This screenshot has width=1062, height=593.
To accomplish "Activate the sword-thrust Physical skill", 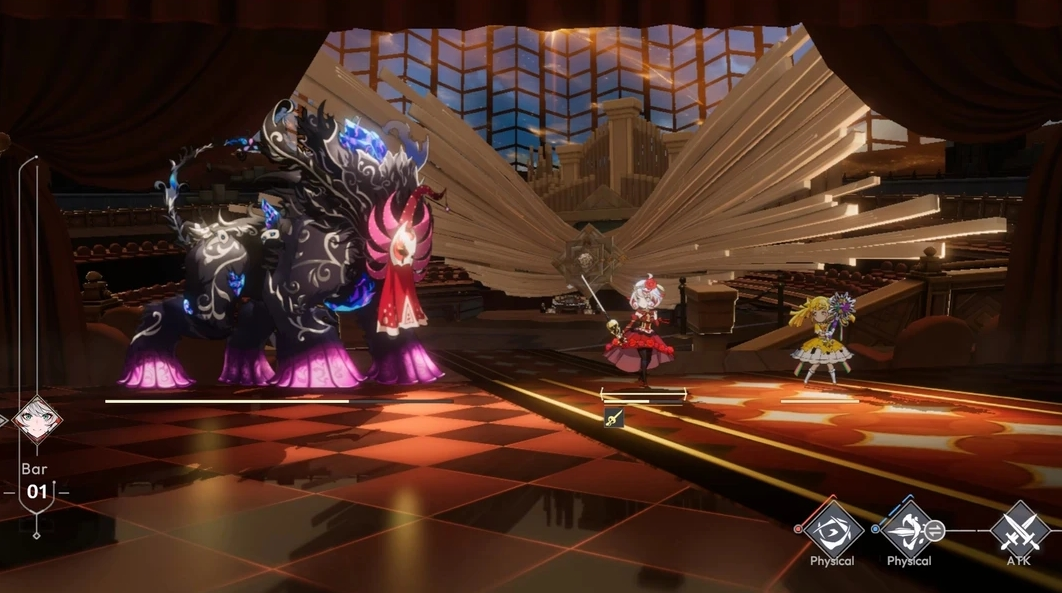I will (908, 529).
